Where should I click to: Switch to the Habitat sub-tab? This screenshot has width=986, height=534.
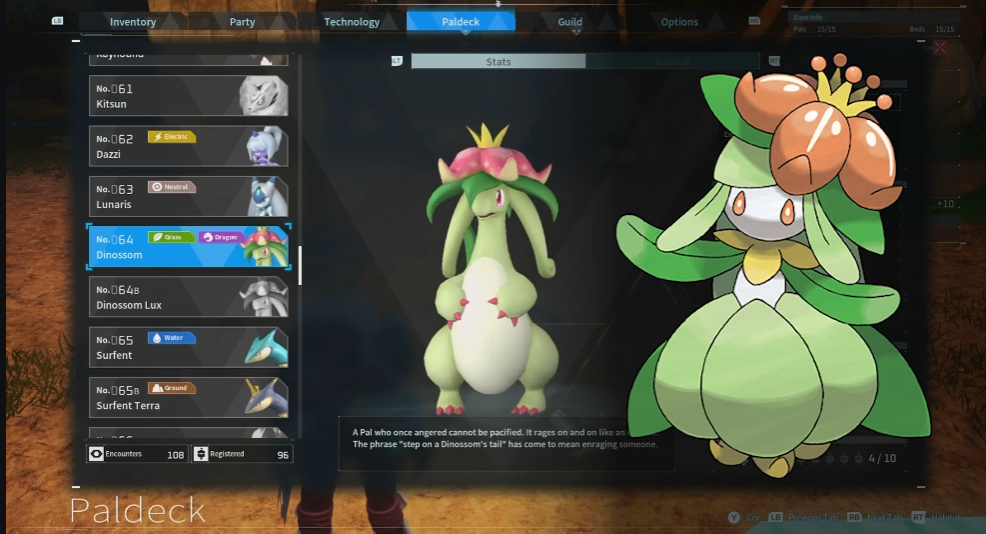tap(672, 62)
